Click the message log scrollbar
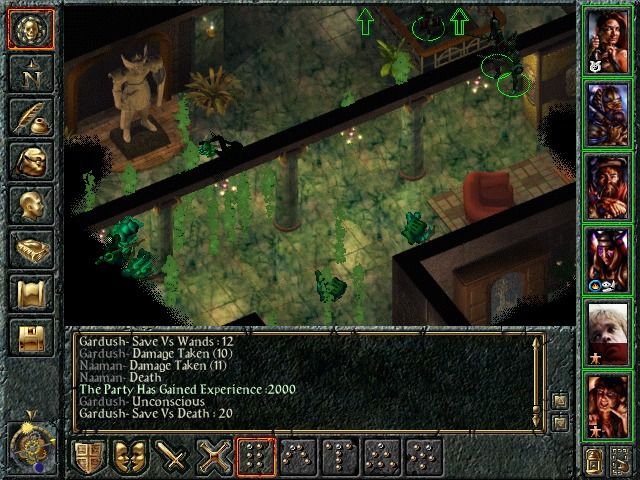The width and height of the screenshot is (640, 480). click(537, 380)
